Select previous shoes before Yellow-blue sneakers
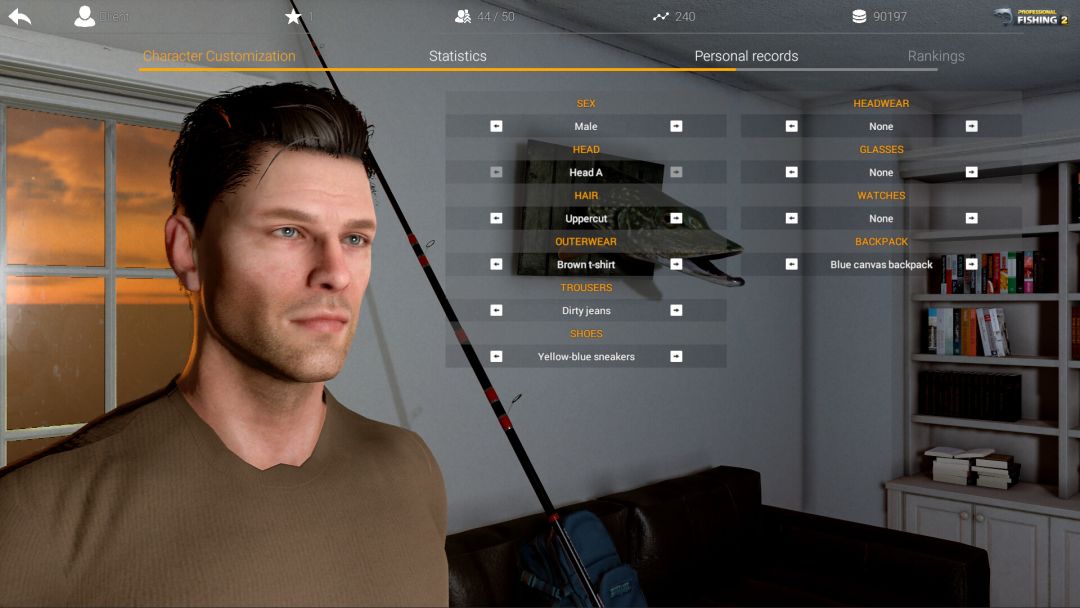1080x608 pixels. point(496,356)
